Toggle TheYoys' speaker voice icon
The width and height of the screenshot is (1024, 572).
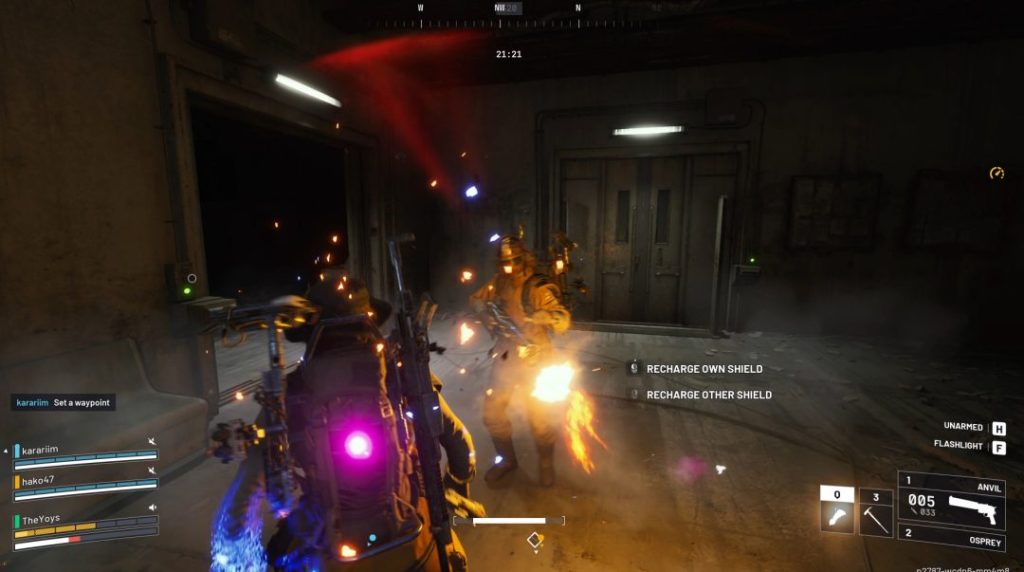coord(152,507)
